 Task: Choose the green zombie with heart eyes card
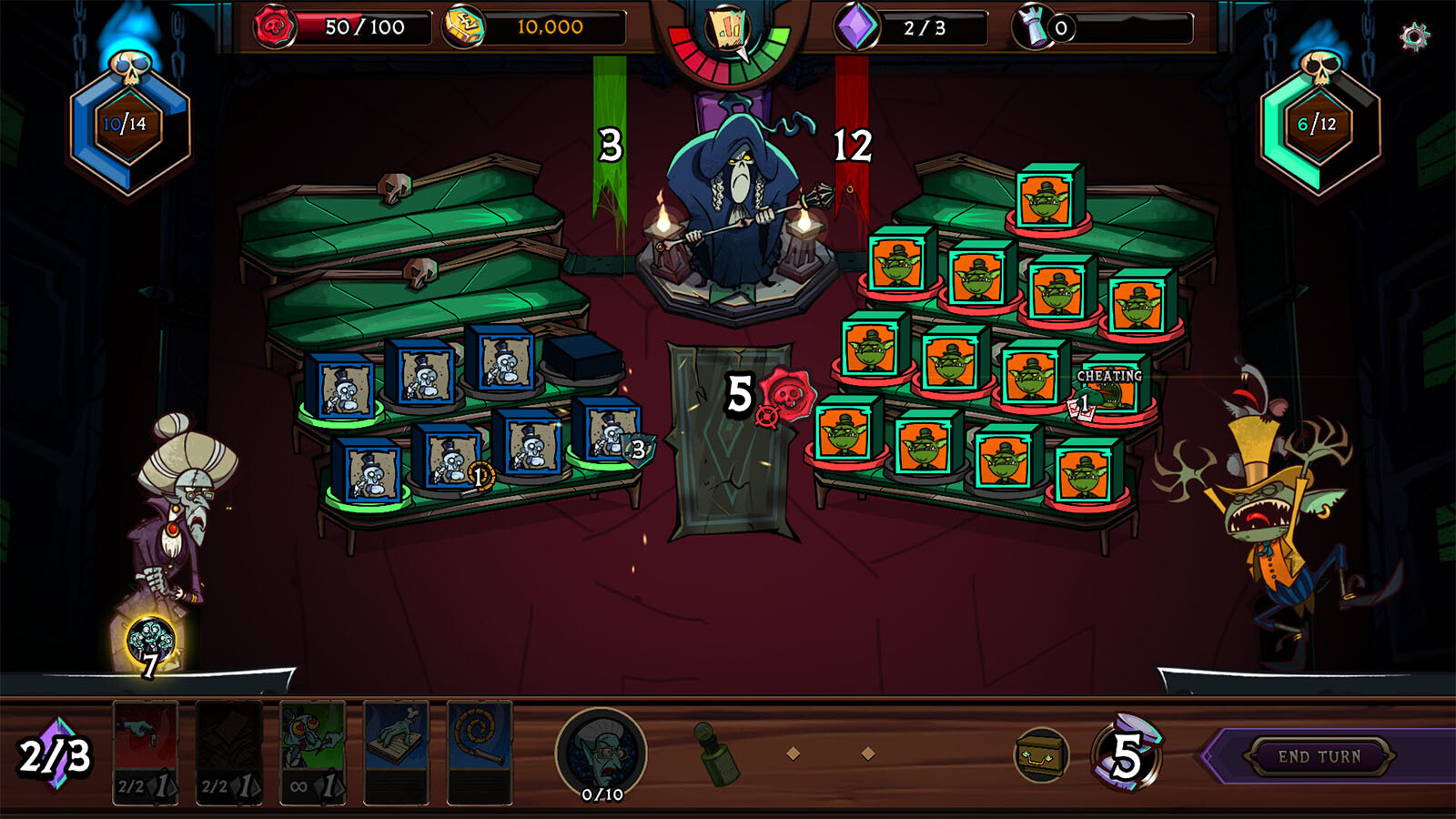pyautogui.click(x=312, y=752)
